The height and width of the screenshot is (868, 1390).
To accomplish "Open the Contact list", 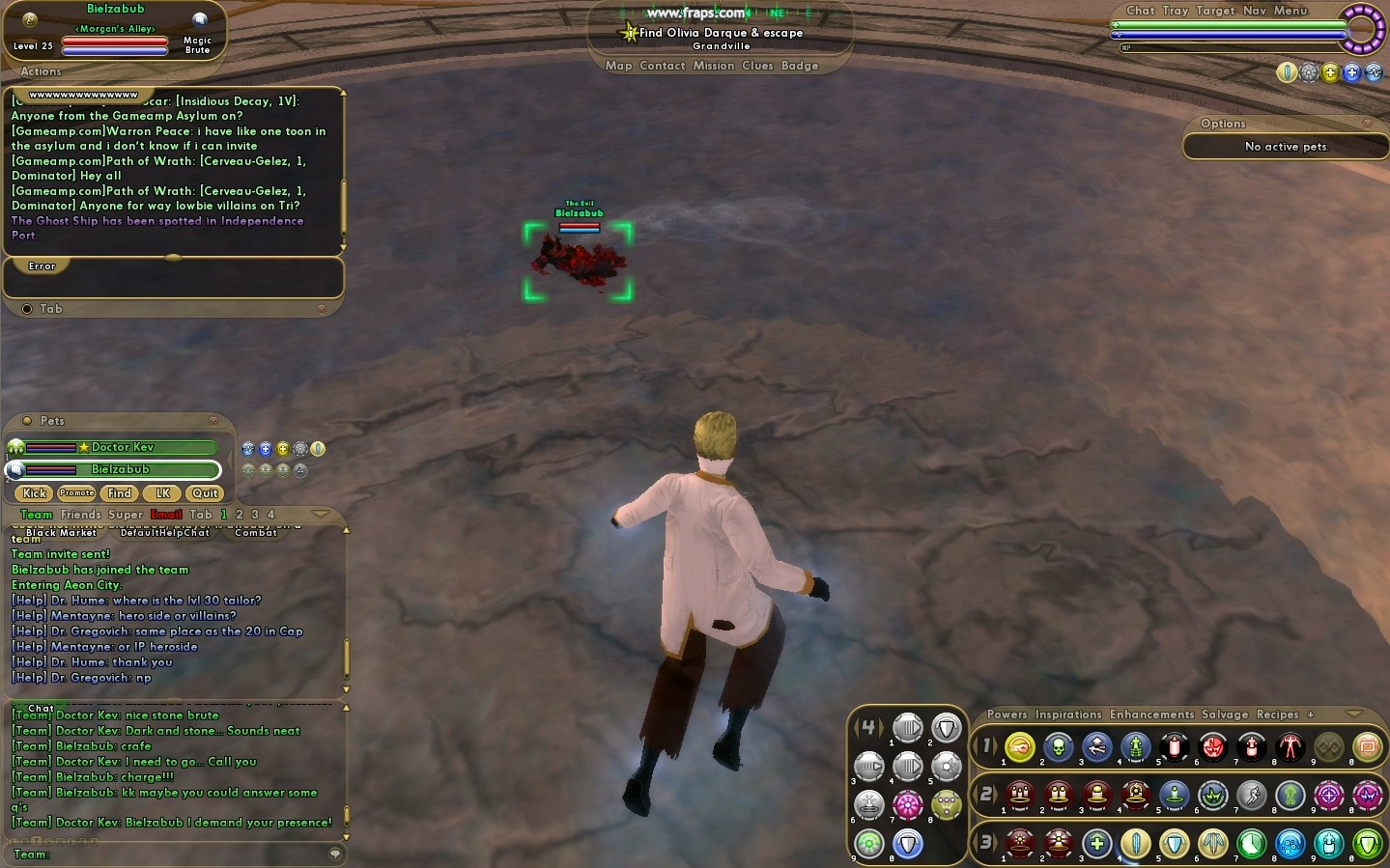I will [x=662, y=66].
